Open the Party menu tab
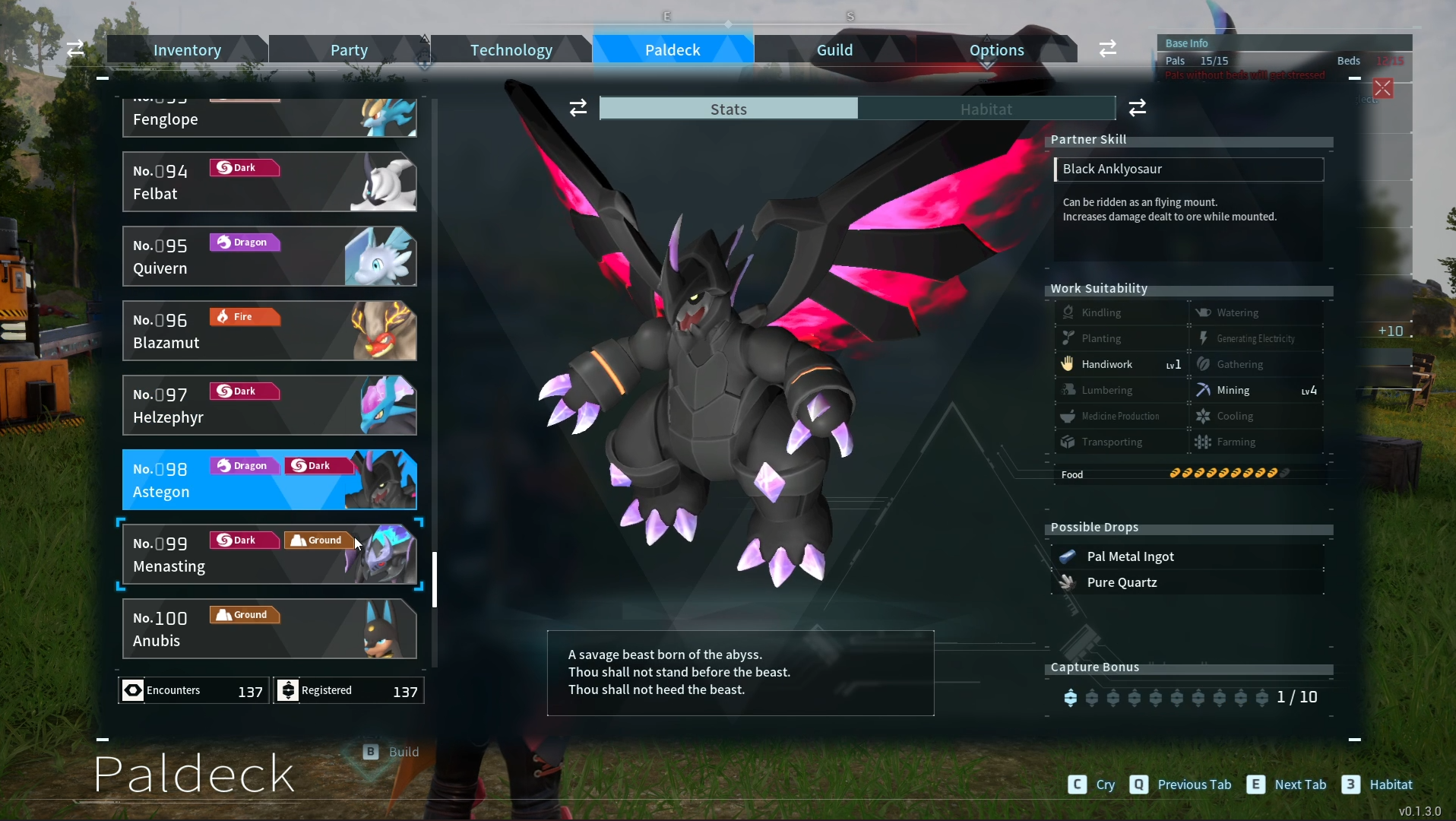 [349, 49]
